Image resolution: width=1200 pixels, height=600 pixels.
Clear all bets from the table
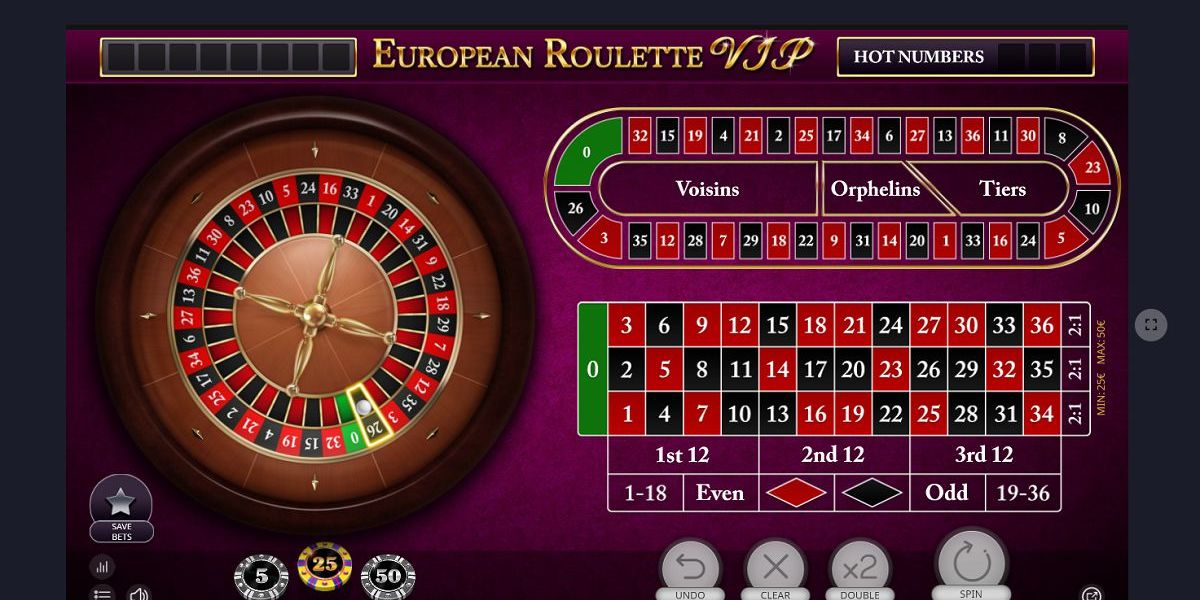pyautogui.click(x=775, y=568)
